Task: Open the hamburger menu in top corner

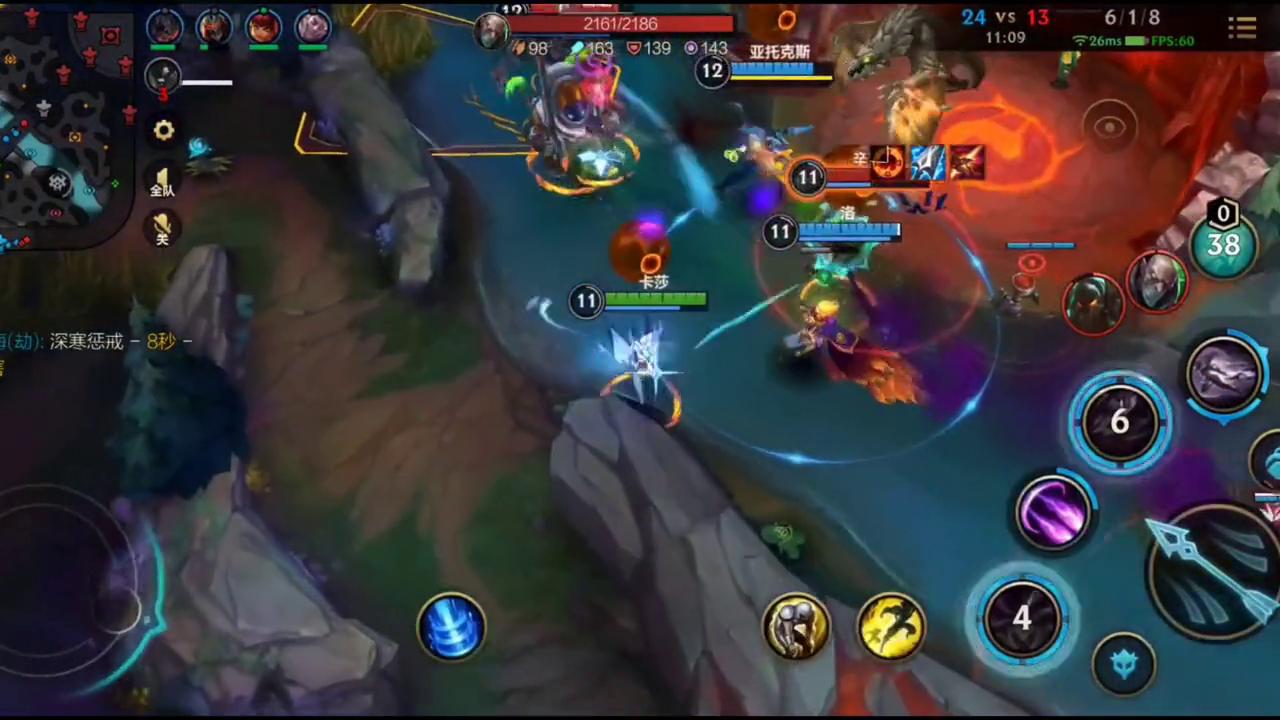Action: 1242,27
